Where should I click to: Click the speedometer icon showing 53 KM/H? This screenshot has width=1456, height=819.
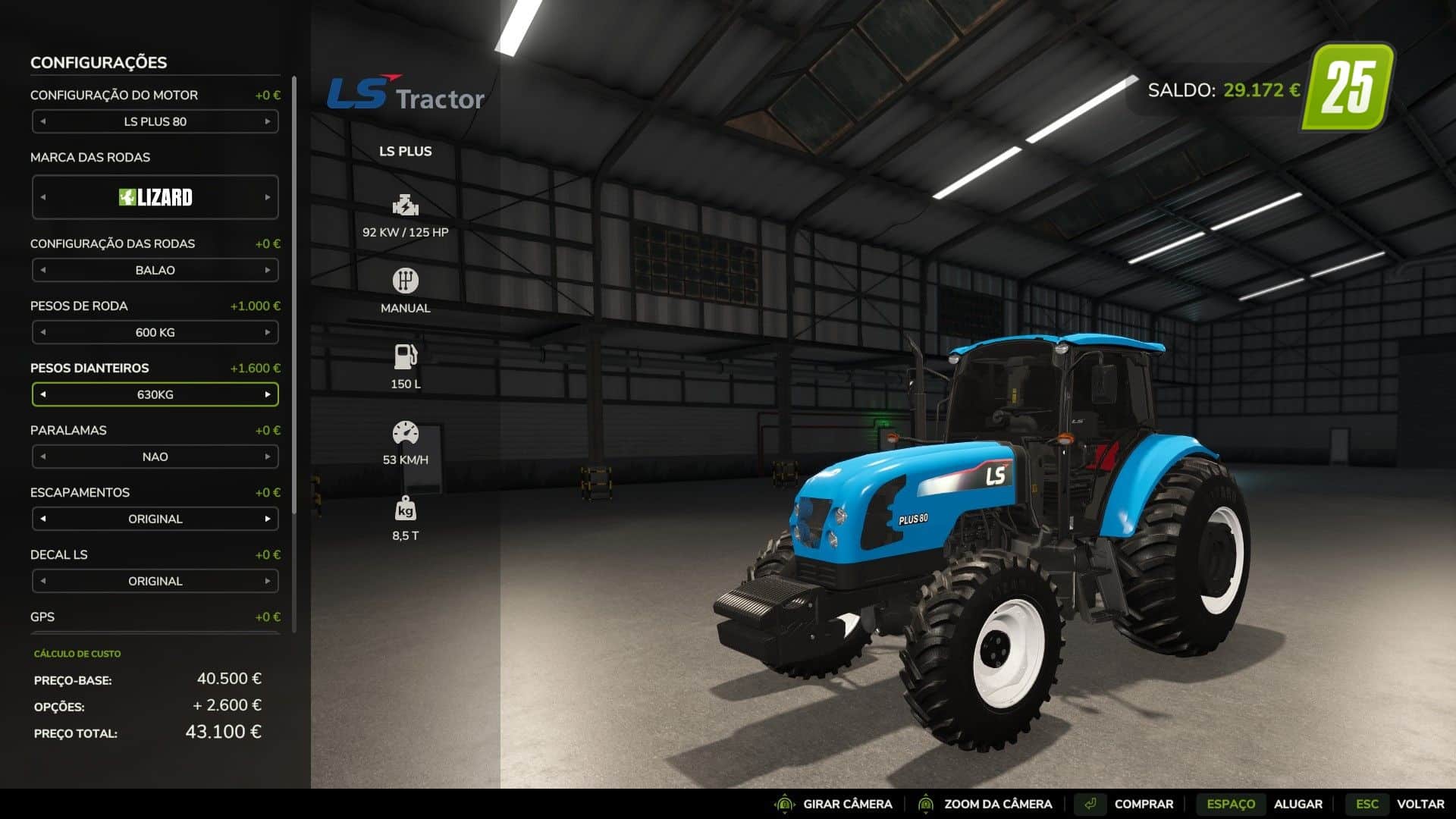[x=404, y=431]
